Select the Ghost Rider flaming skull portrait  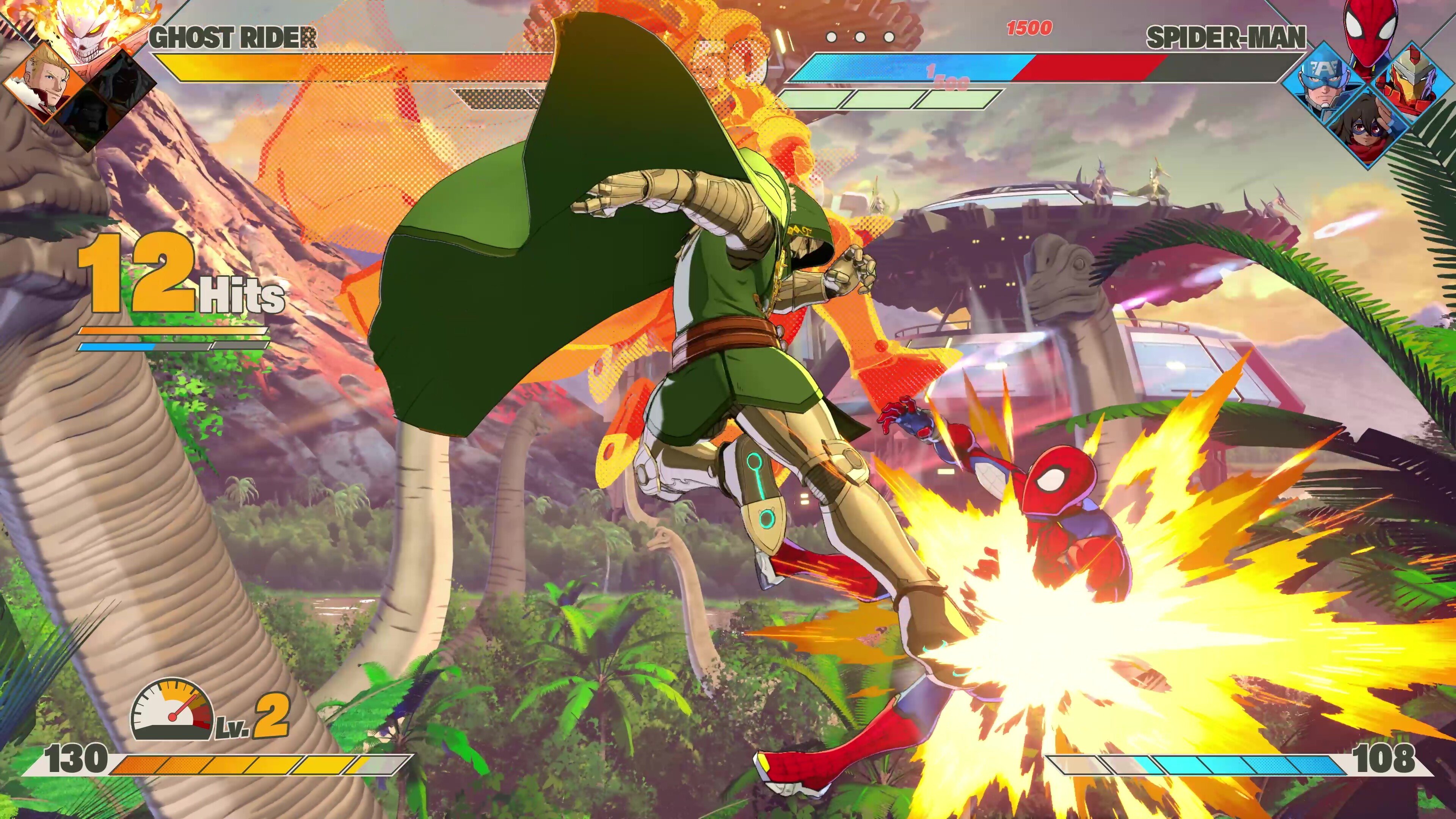click(x=85, y=28)
